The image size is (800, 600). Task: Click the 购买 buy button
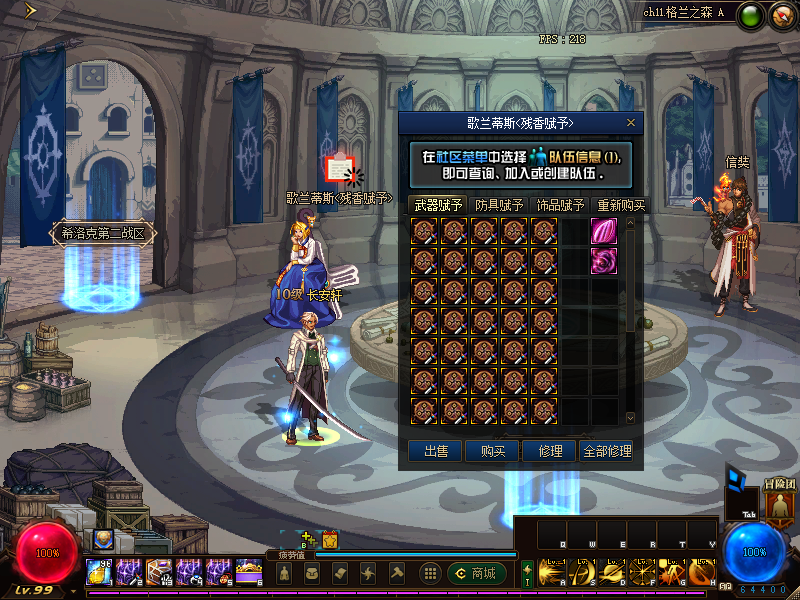[493, 451]
